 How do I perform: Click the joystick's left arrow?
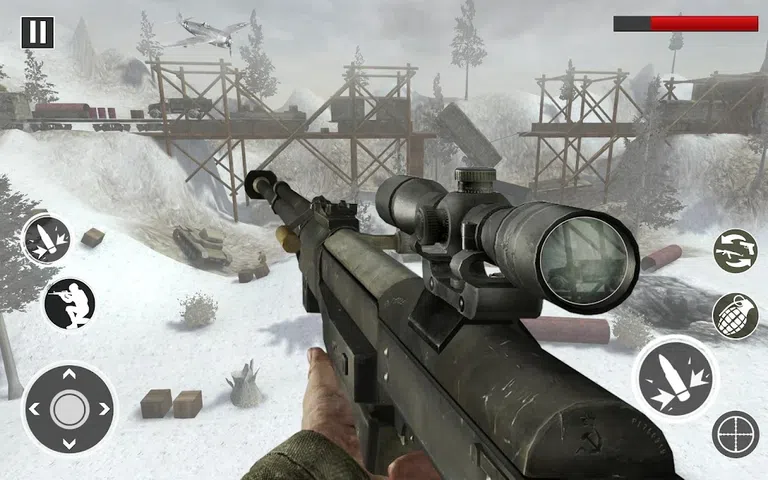[36, 408]
